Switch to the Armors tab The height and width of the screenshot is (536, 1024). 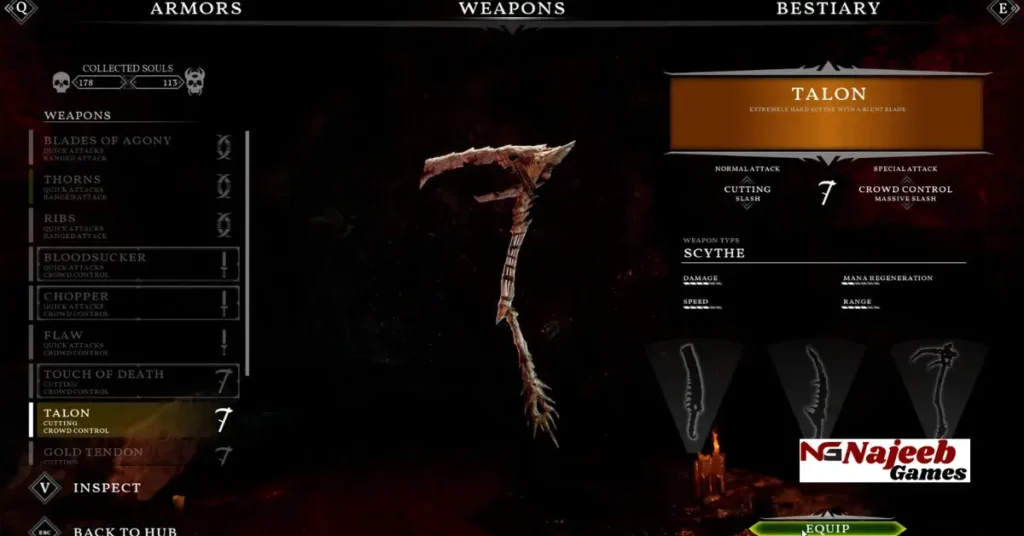[x=196, y=10]
